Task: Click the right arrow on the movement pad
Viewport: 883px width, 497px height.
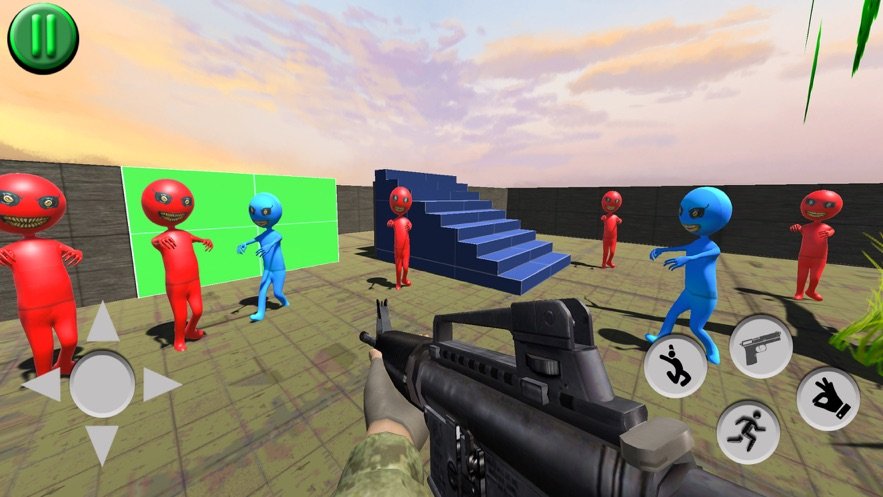Action: (162, 385)
